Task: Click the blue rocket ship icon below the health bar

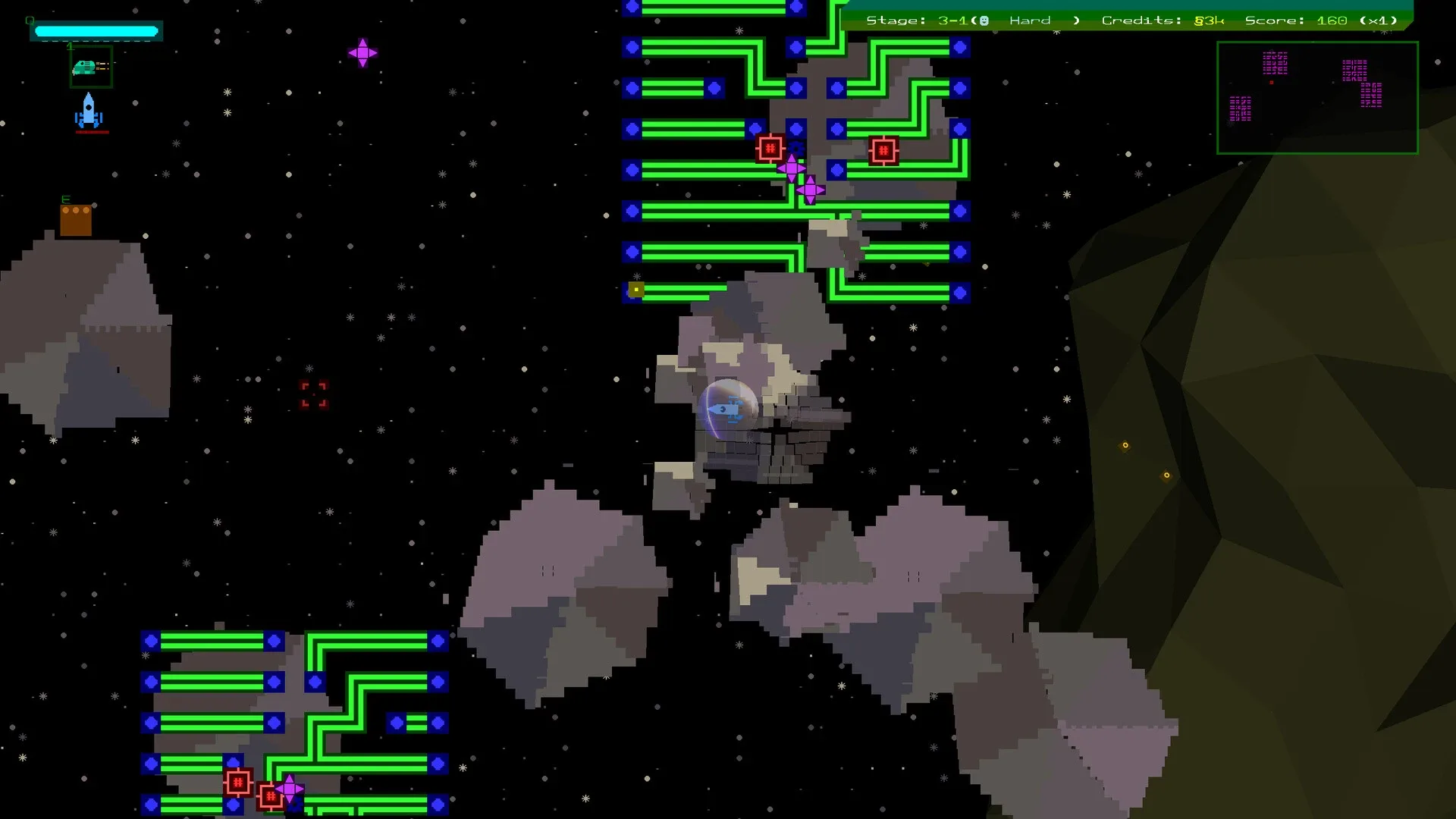Action: pos(89,112)
